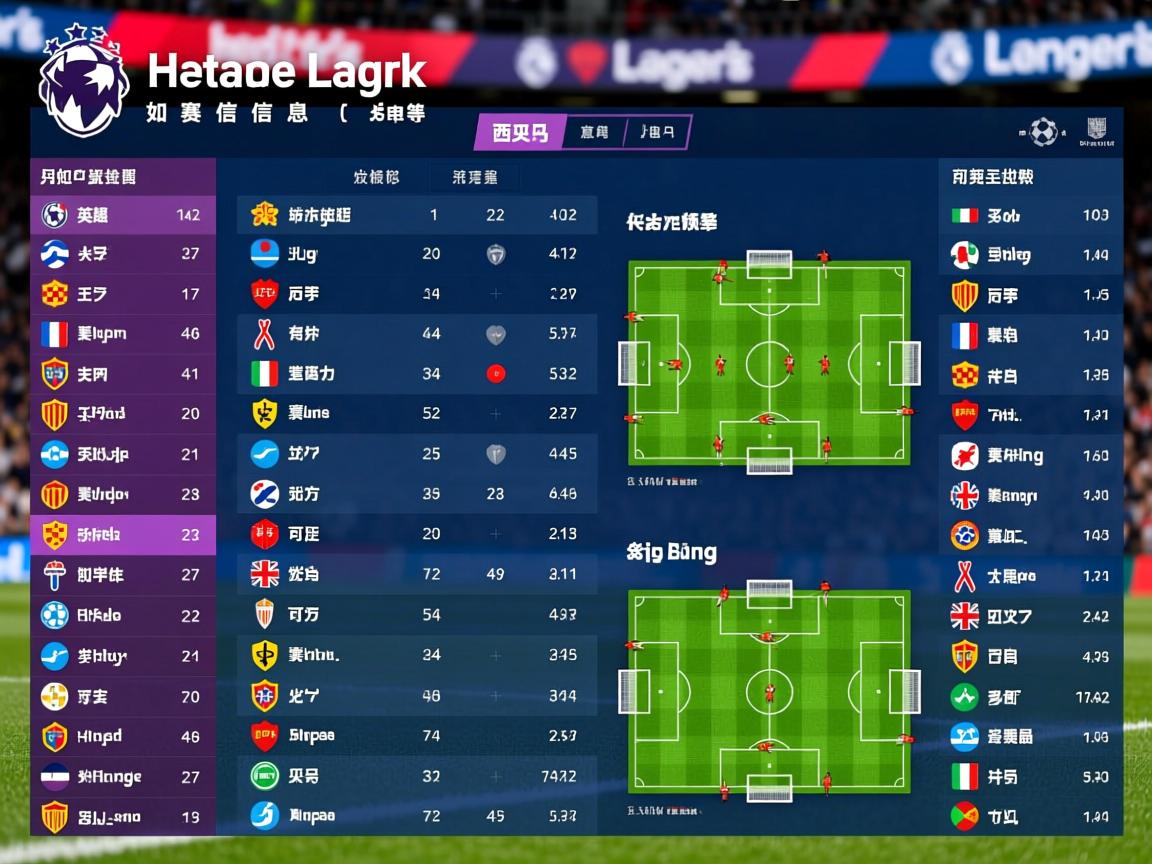
Task: Open the Union Jack row showing 72 and 49
Action: pos(417,574)
